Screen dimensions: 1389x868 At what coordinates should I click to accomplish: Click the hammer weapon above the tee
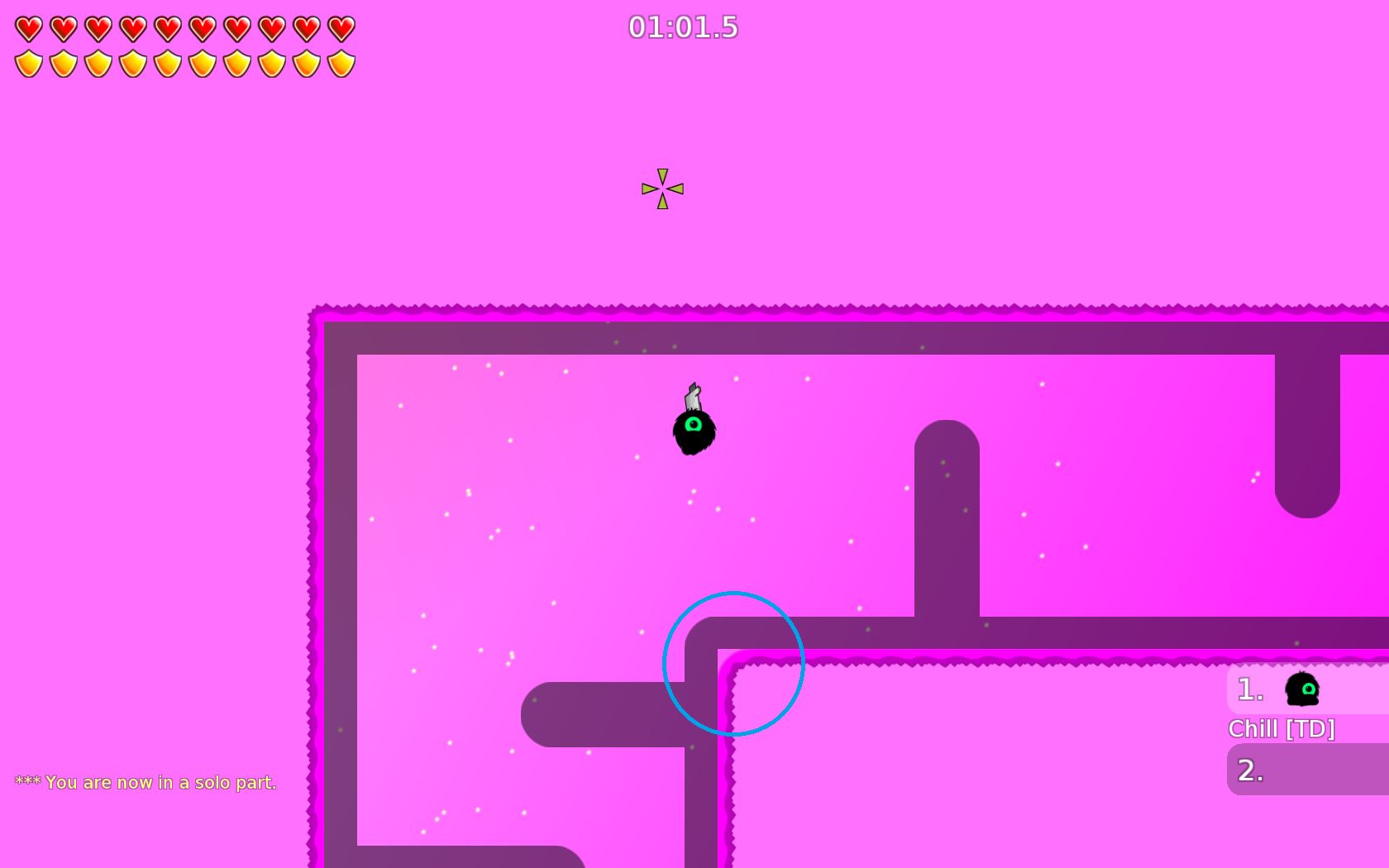(693, 395)
